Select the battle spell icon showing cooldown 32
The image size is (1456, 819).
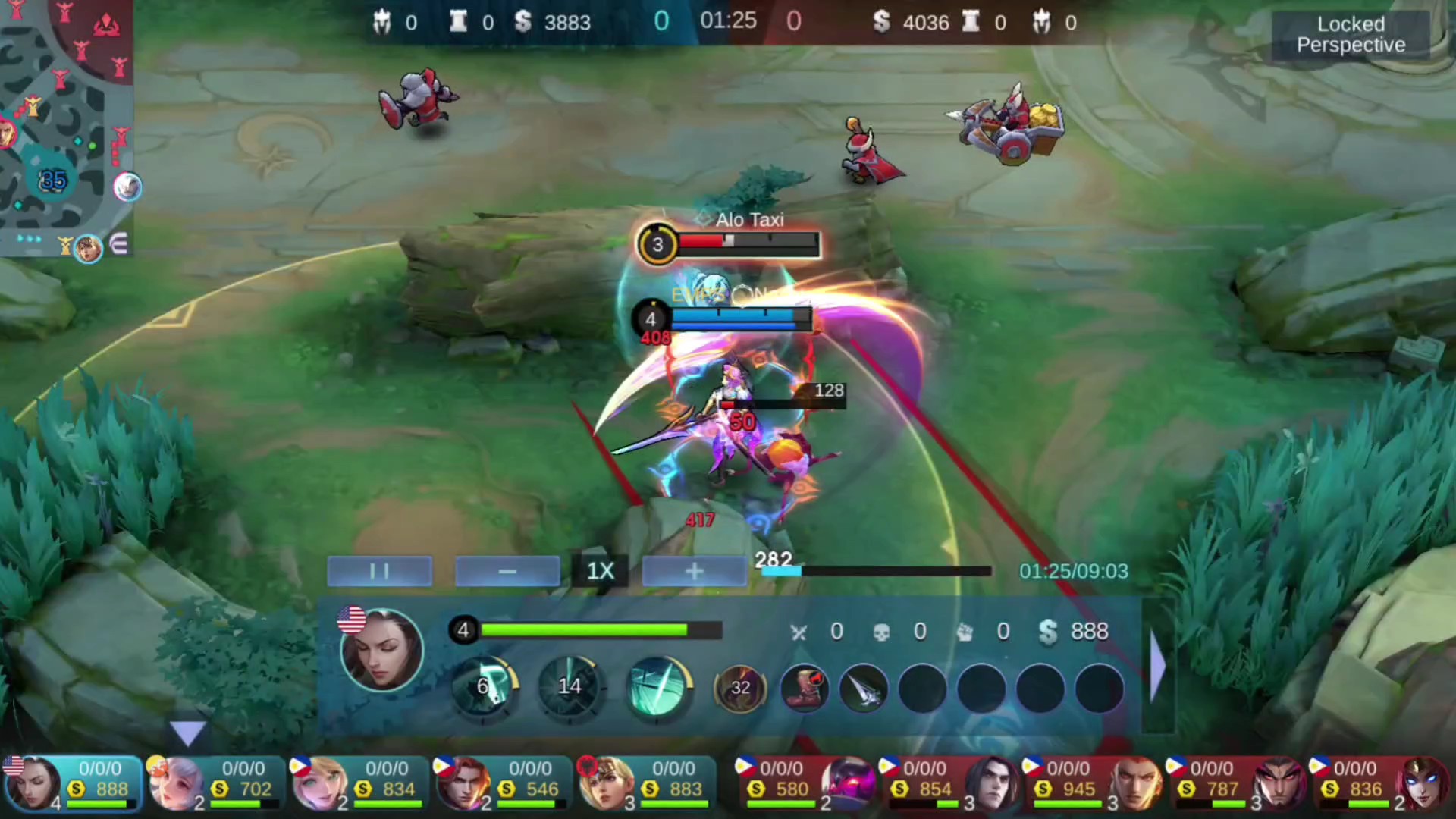click(x=740, y=689)
